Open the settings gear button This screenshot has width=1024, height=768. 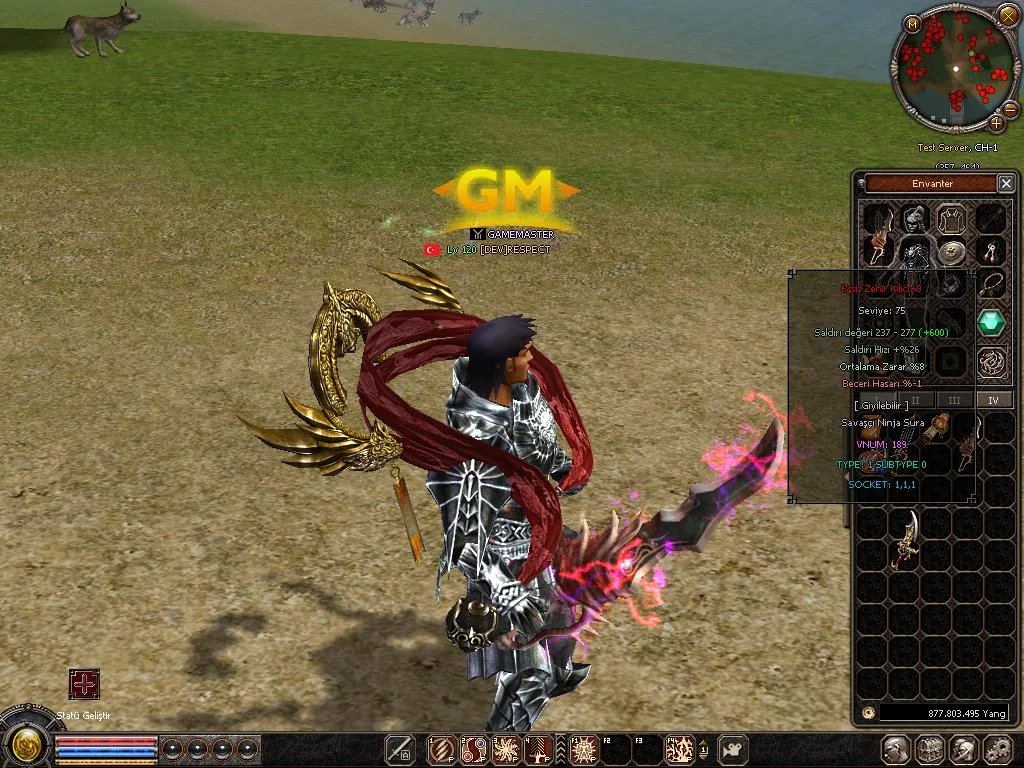(998, 749)
